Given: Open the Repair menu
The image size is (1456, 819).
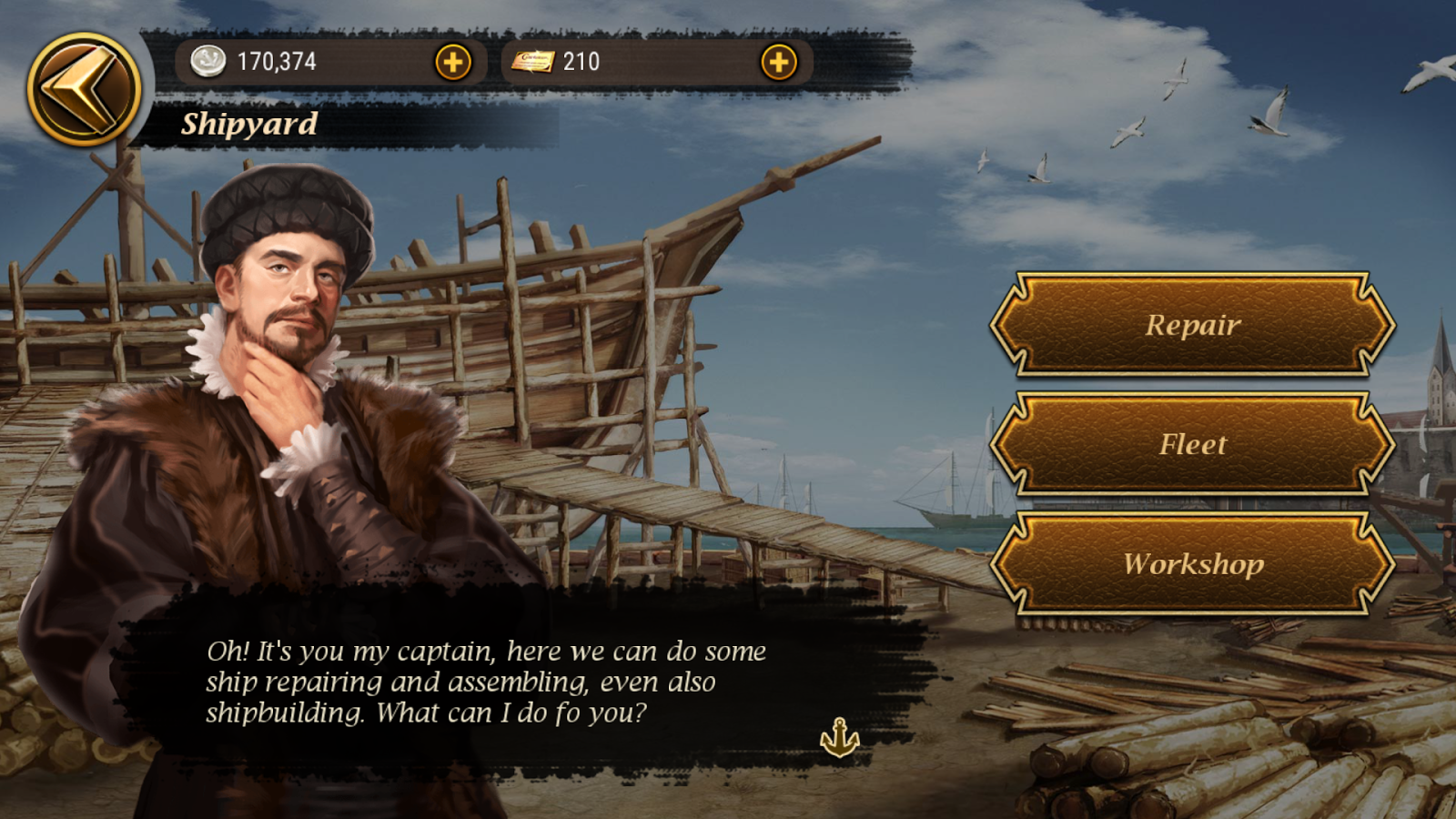Looking at the screenshot, I should pos(1192,324).
